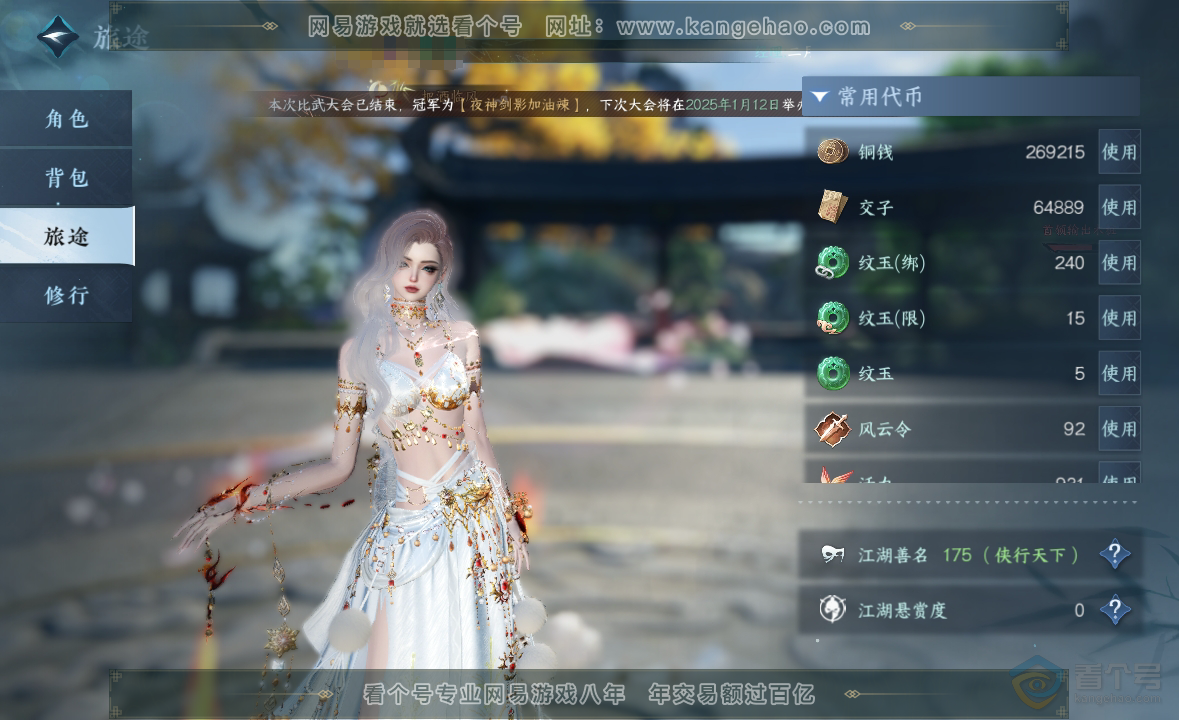
Task: Use the 风云令 token
Action: tap(1119, 429)
